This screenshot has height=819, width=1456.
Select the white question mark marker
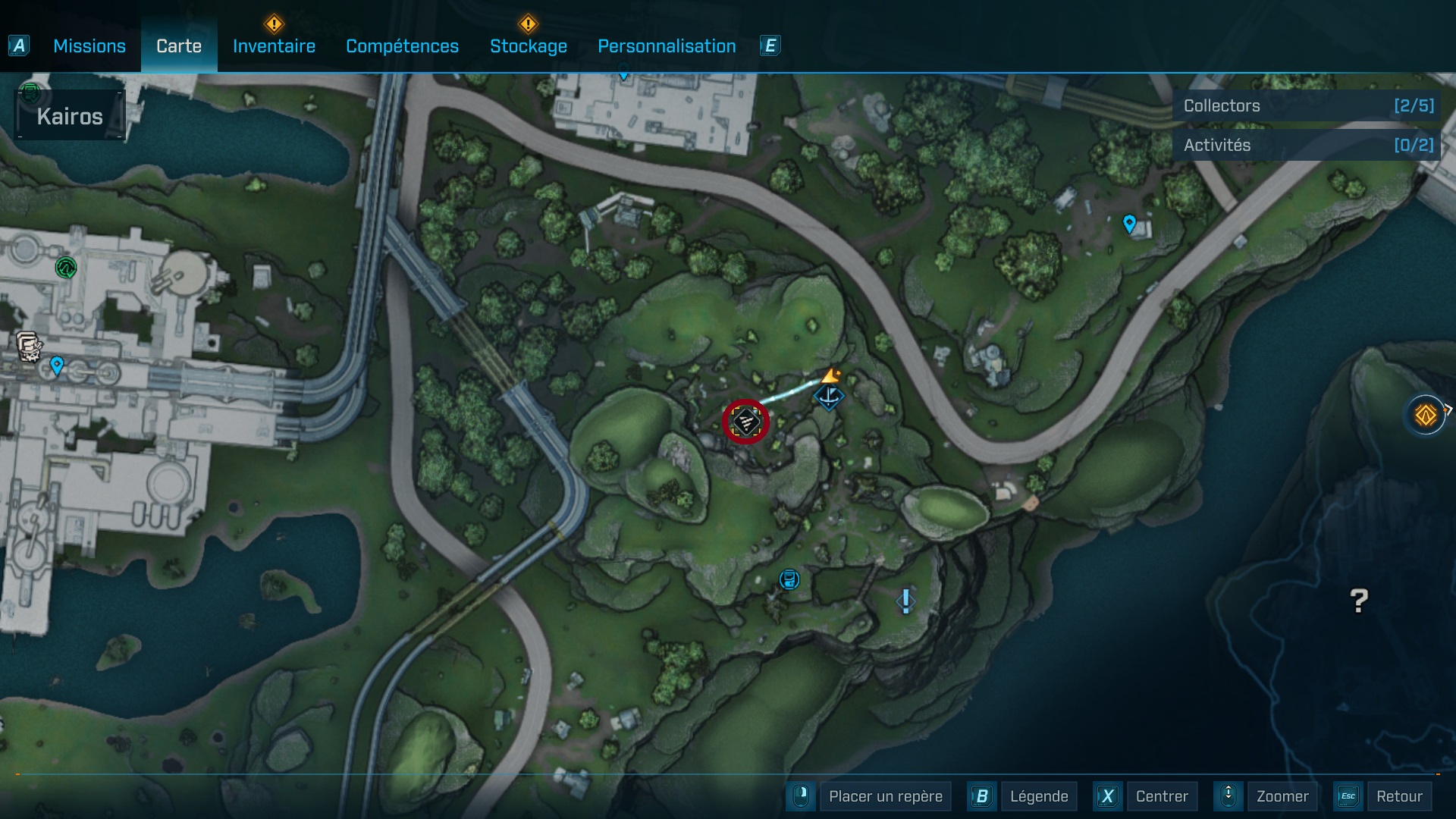click(1359, 601)
